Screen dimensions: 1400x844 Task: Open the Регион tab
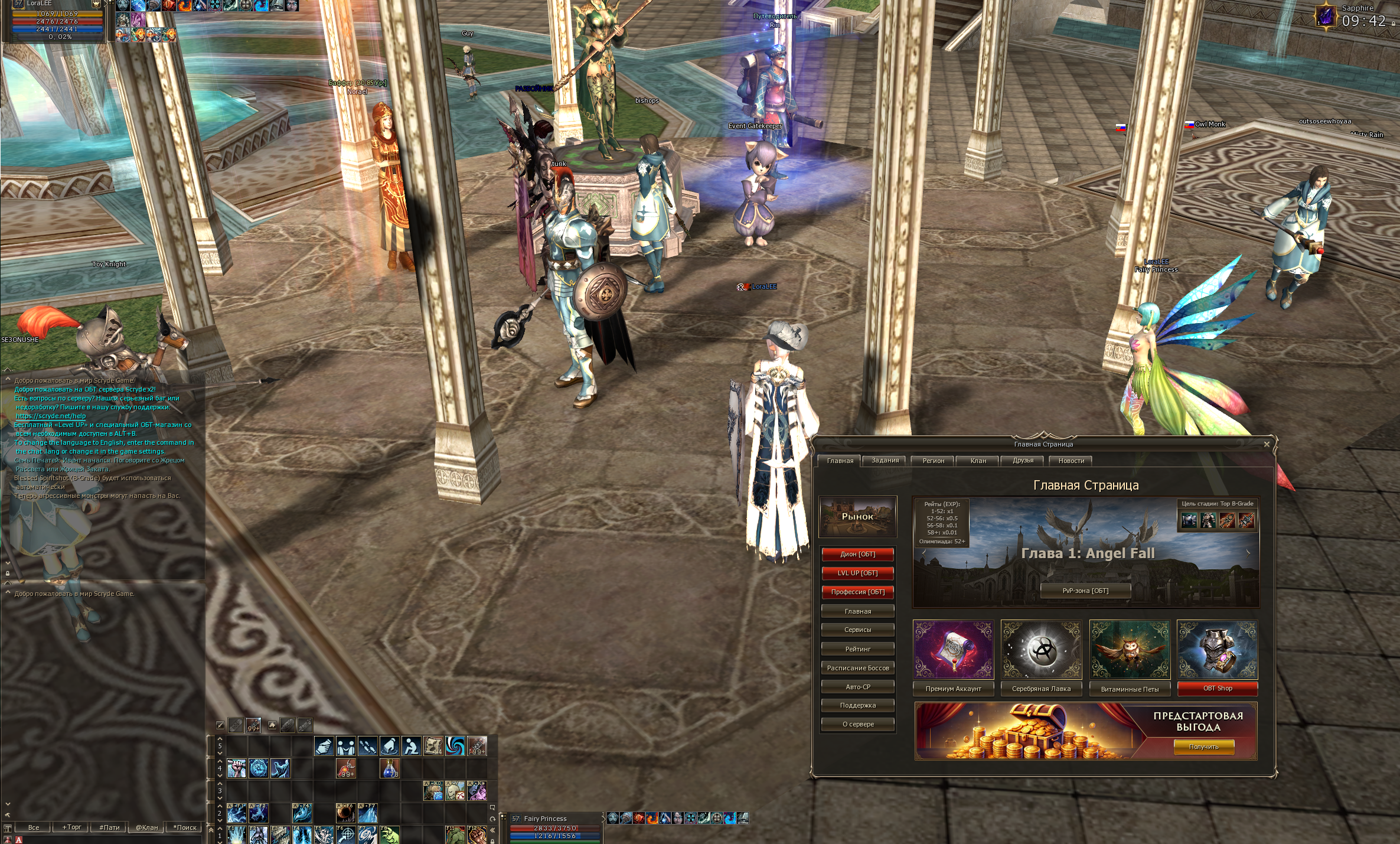click(x=933, y=461)
